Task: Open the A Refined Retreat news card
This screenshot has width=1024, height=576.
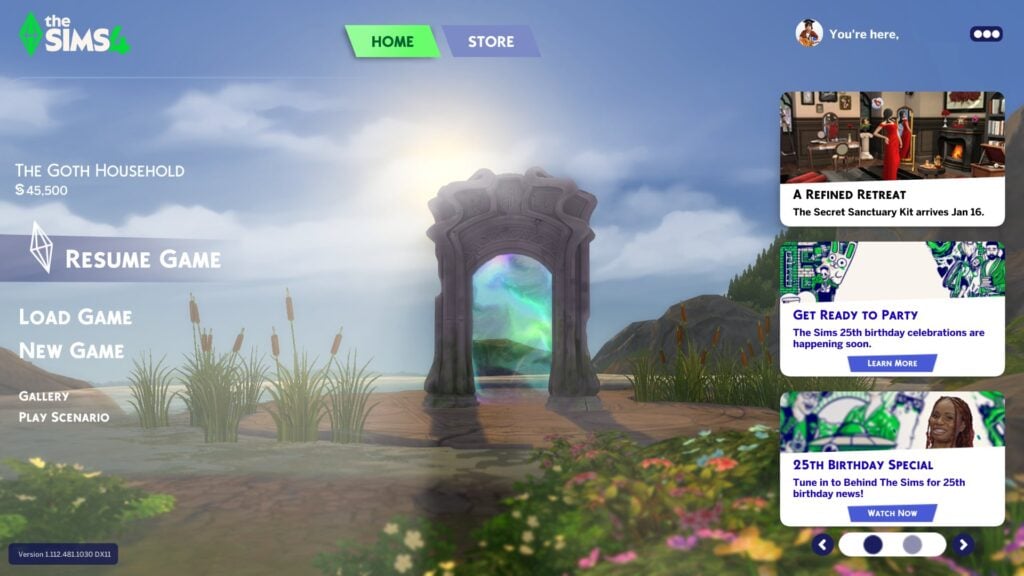Action: point(892,158)
